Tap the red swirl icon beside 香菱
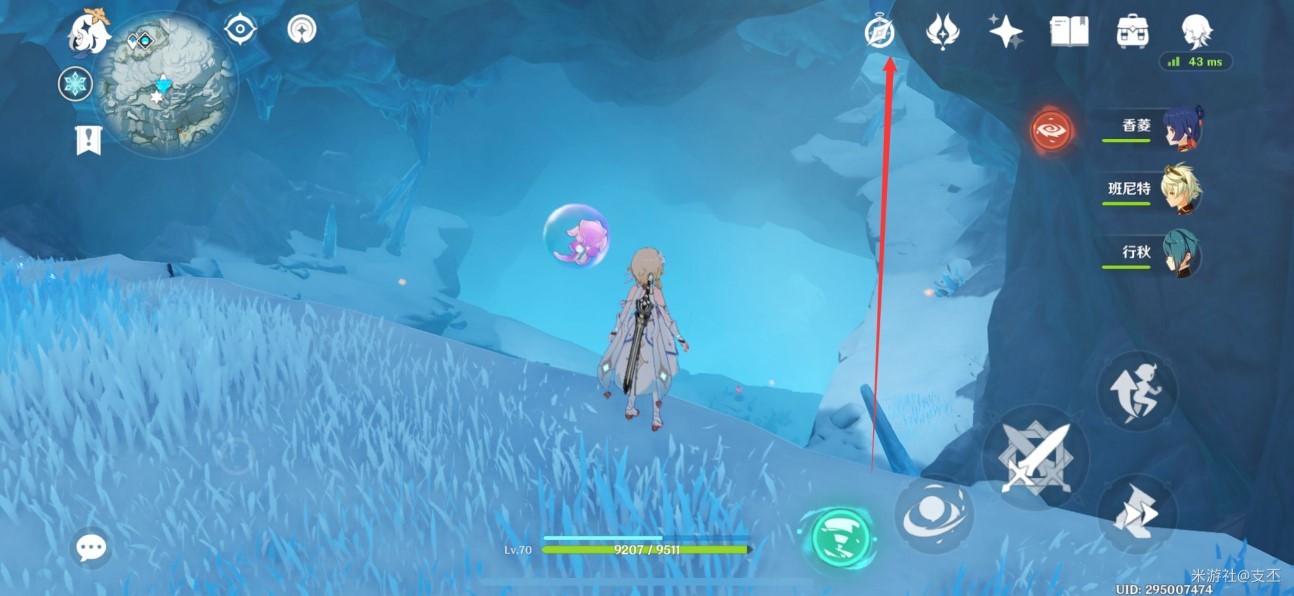The image size is (1294, 596). point(1052,130)
